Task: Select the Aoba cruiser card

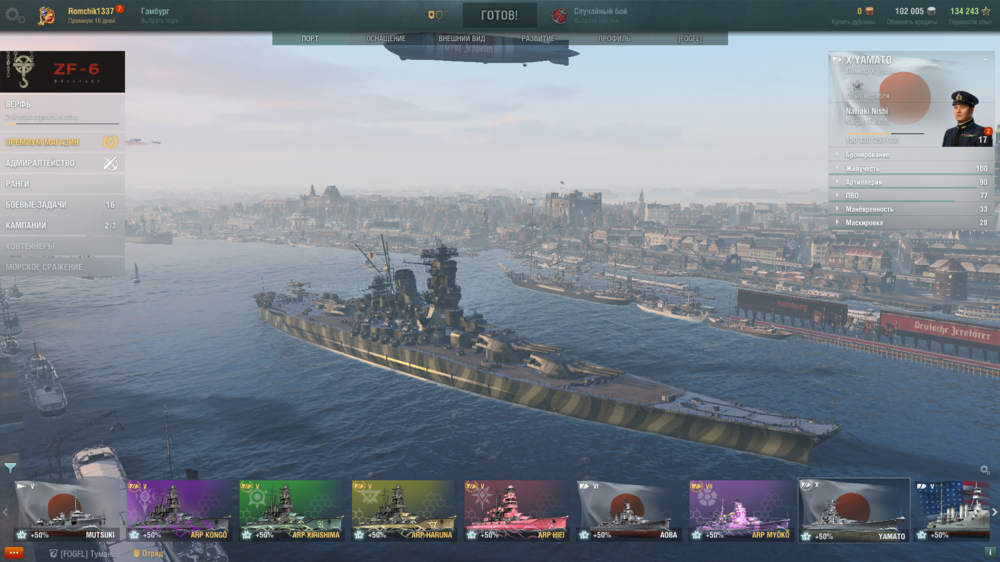Action: point(629,510)
